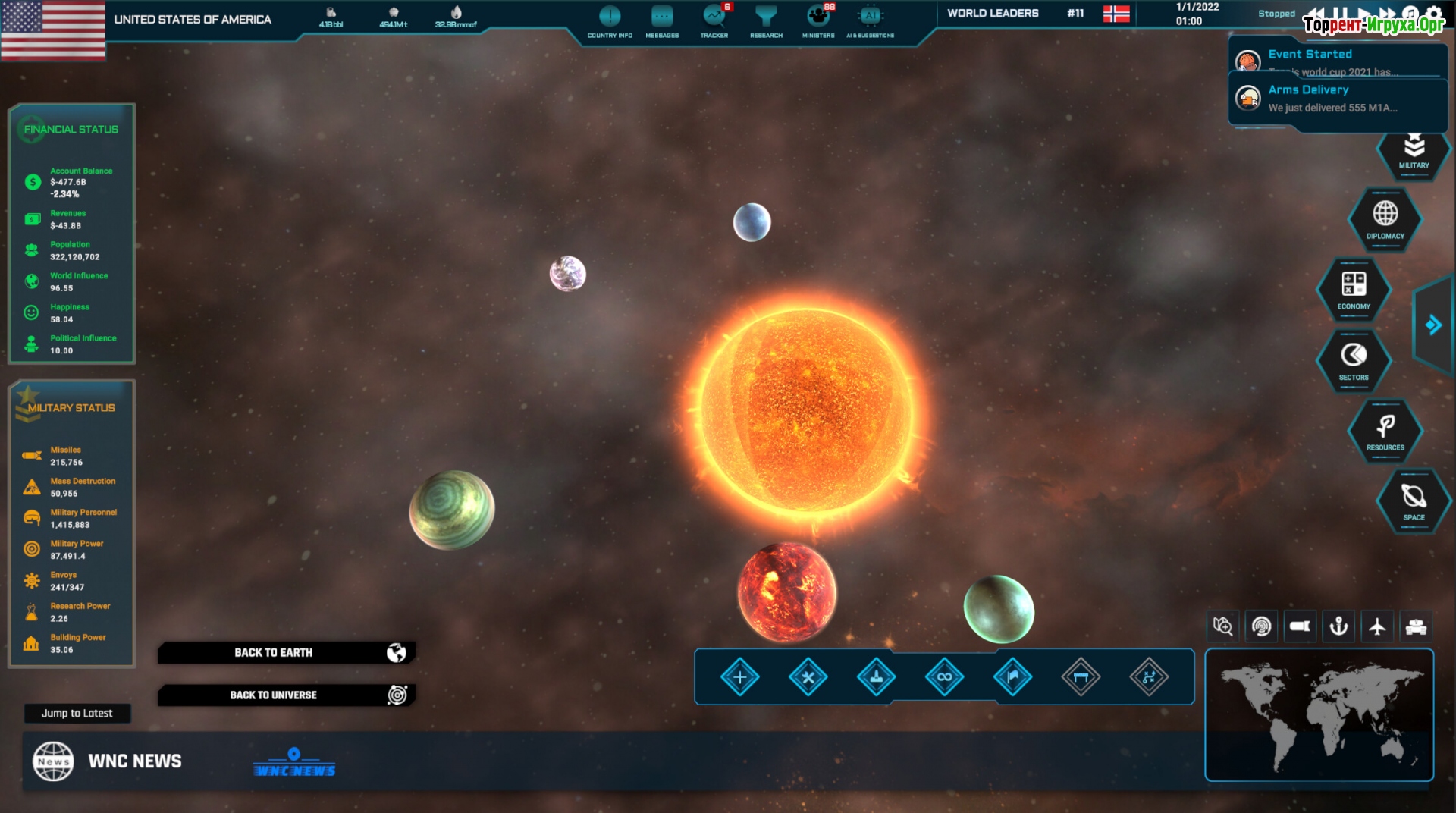
Task: Open the Research screen
Action: click(766, 21)
